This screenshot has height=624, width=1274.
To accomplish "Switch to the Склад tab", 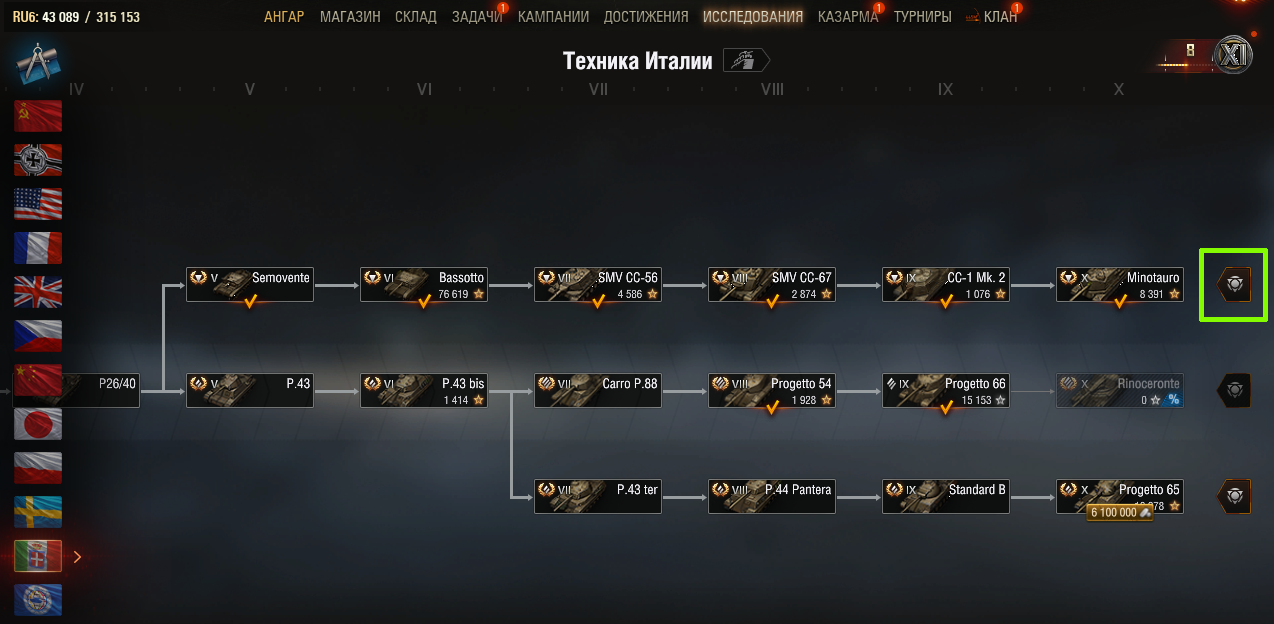I will pyautogui.click(x=416, y=17).
